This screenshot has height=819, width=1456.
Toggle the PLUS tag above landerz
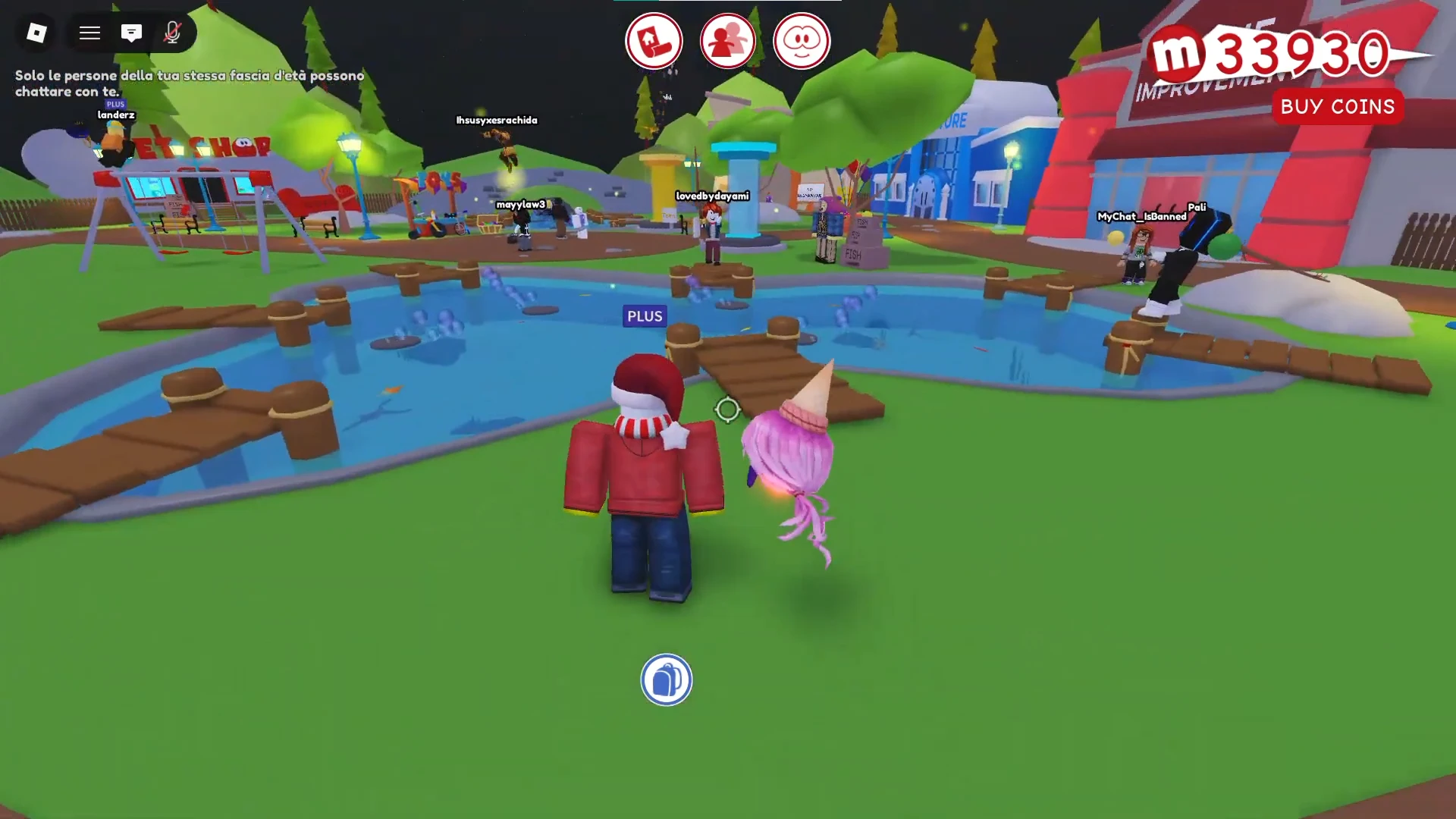coord(115,103)
